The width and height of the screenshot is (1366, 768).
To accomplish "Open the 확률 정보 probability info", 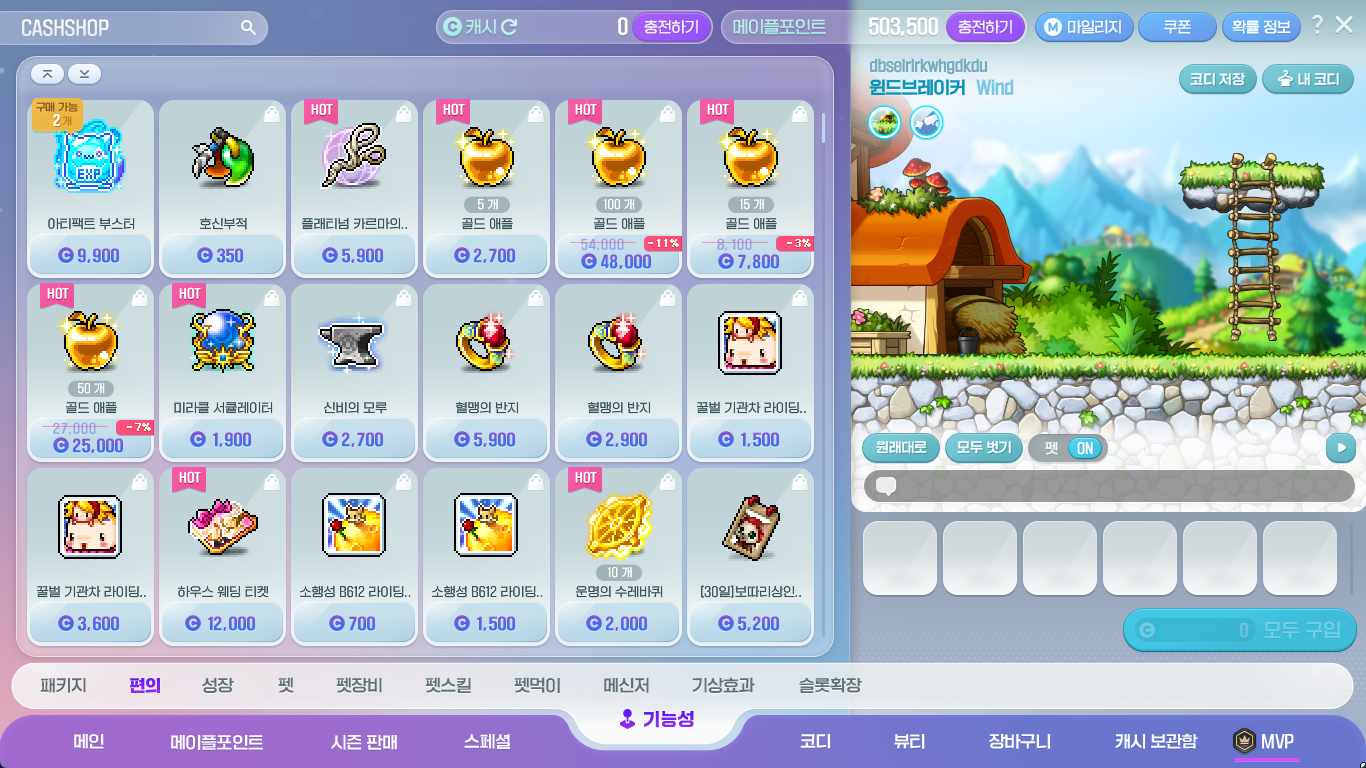I will (x=1260, y=27).
